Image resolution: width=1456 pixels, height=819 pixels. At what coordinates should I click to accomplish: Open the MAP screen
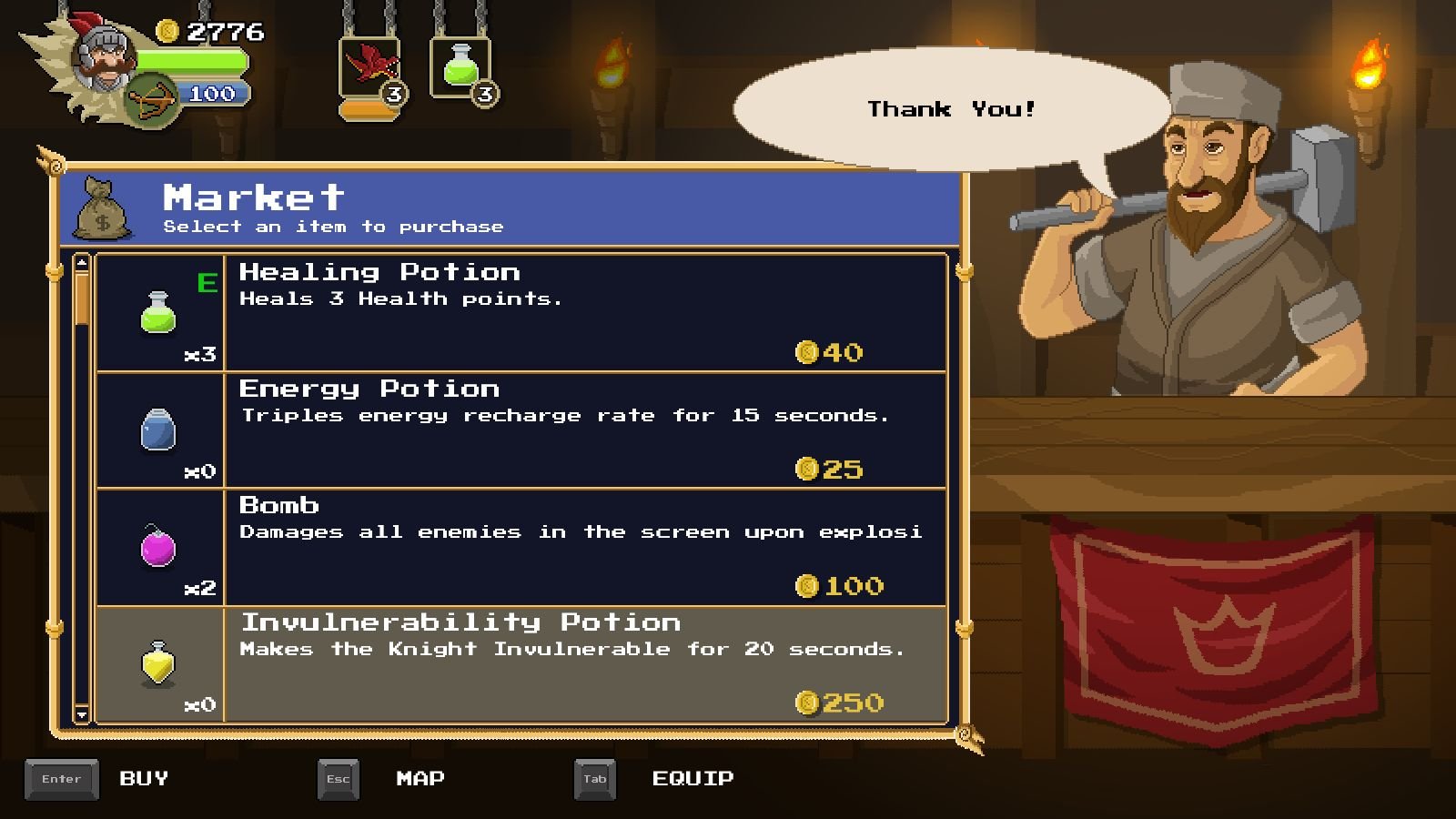(420, 779)
